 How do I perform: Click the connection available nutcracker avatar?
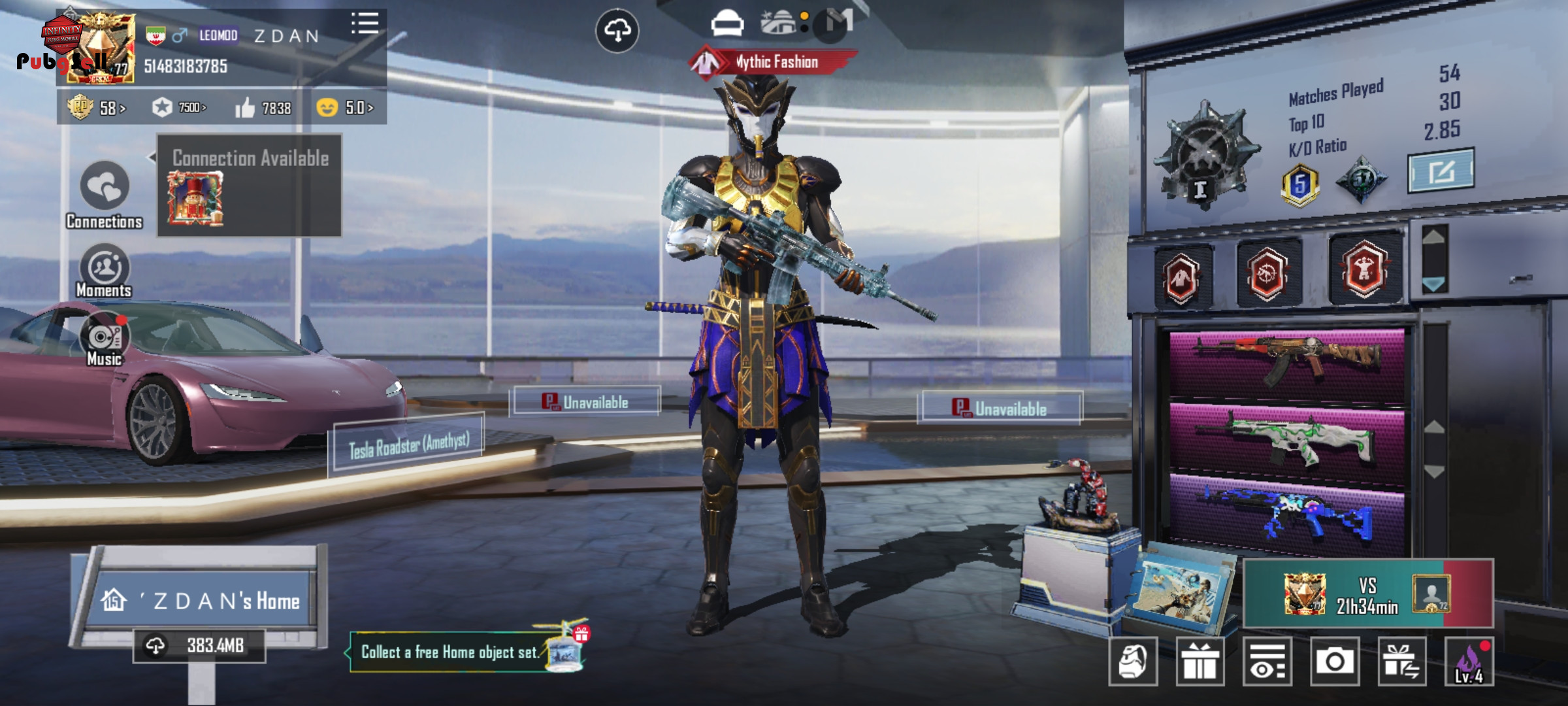pos(195,198)
